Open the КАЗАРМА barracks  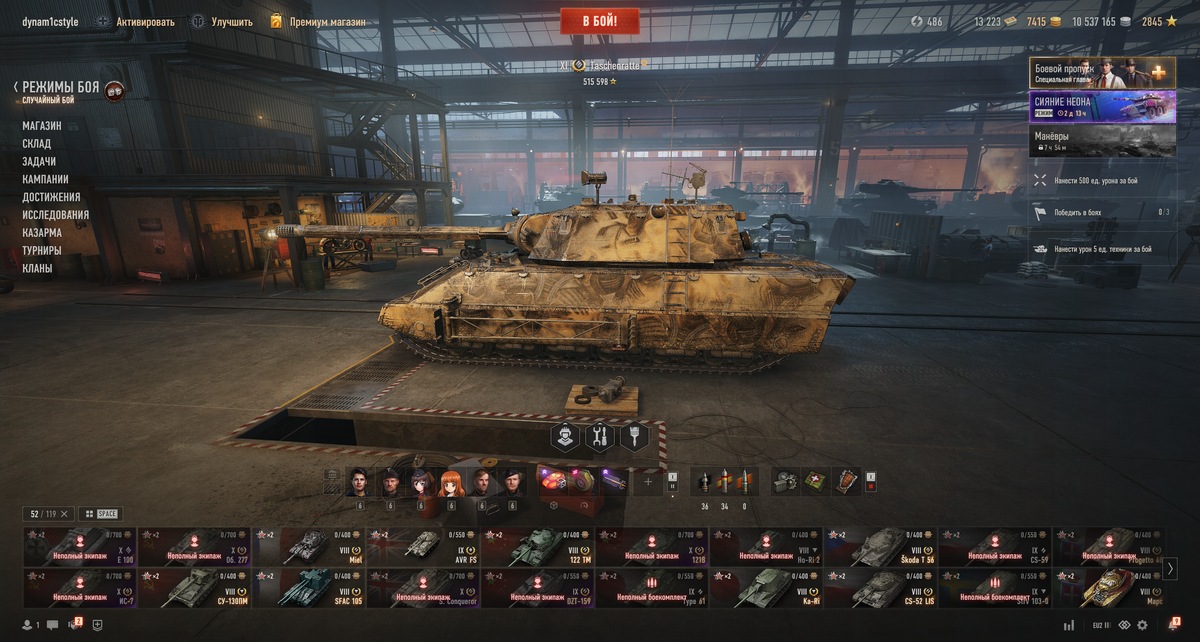(x=42, y=233)
